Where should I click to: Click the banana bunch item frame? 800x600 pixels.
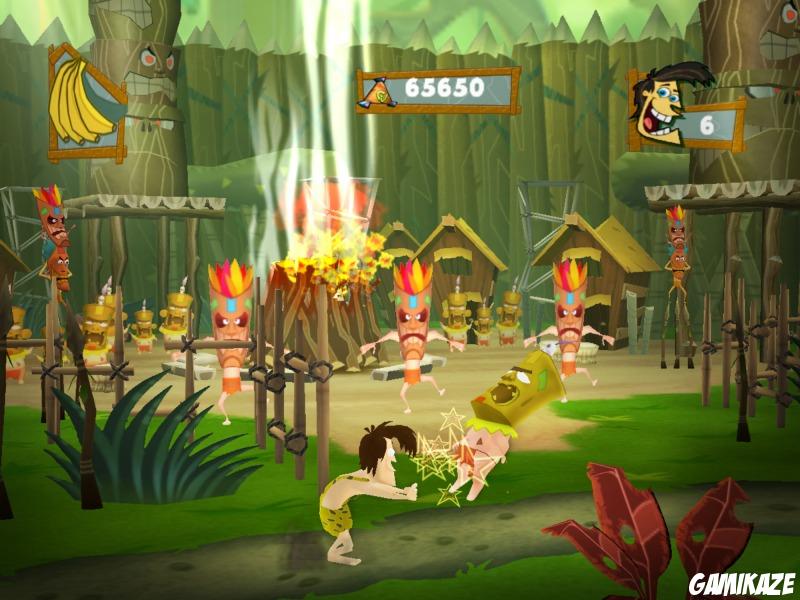[87, 102]
